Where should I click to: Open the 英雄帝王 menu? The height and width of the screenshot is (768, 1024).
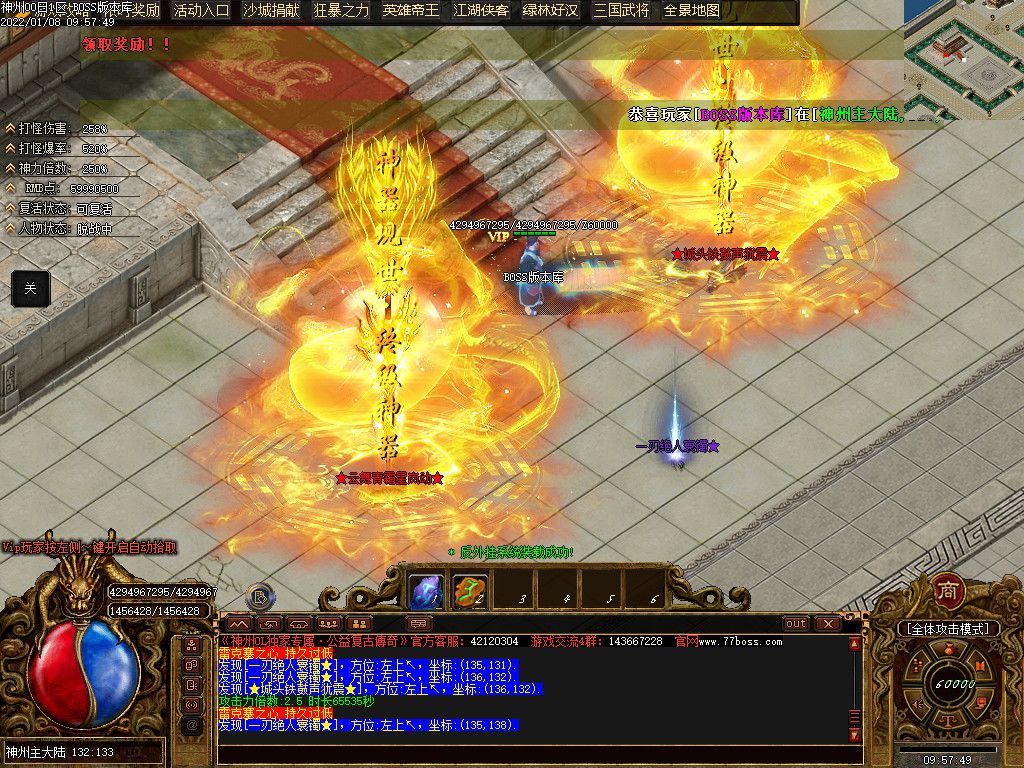click(411, 11)
